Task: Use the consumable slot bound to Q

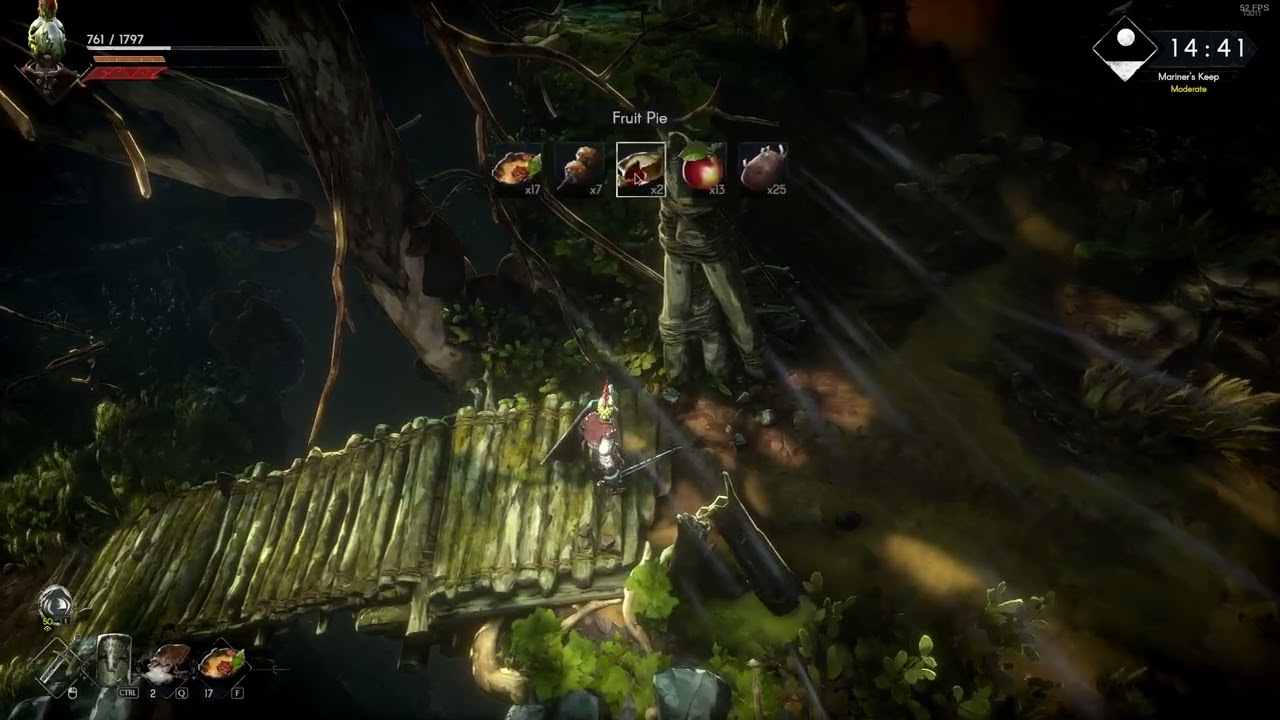Action: click(169, 662)
